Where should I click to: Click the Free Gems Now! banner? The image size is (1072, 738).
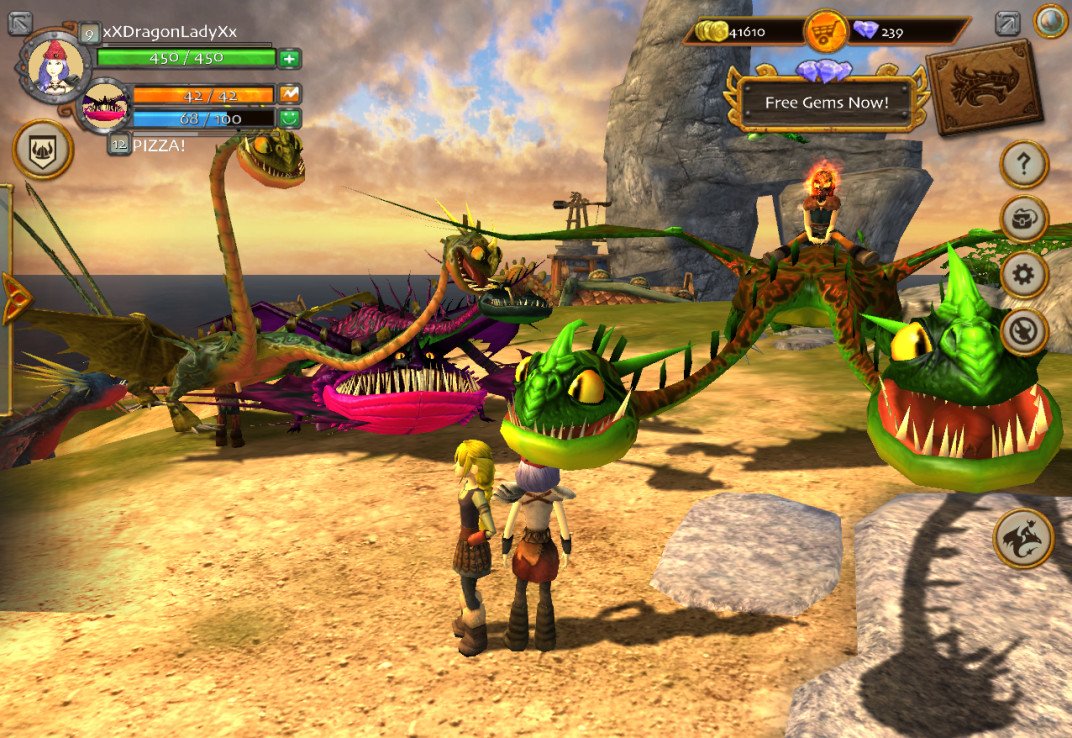pyautogui.click(x=826, y=102)
